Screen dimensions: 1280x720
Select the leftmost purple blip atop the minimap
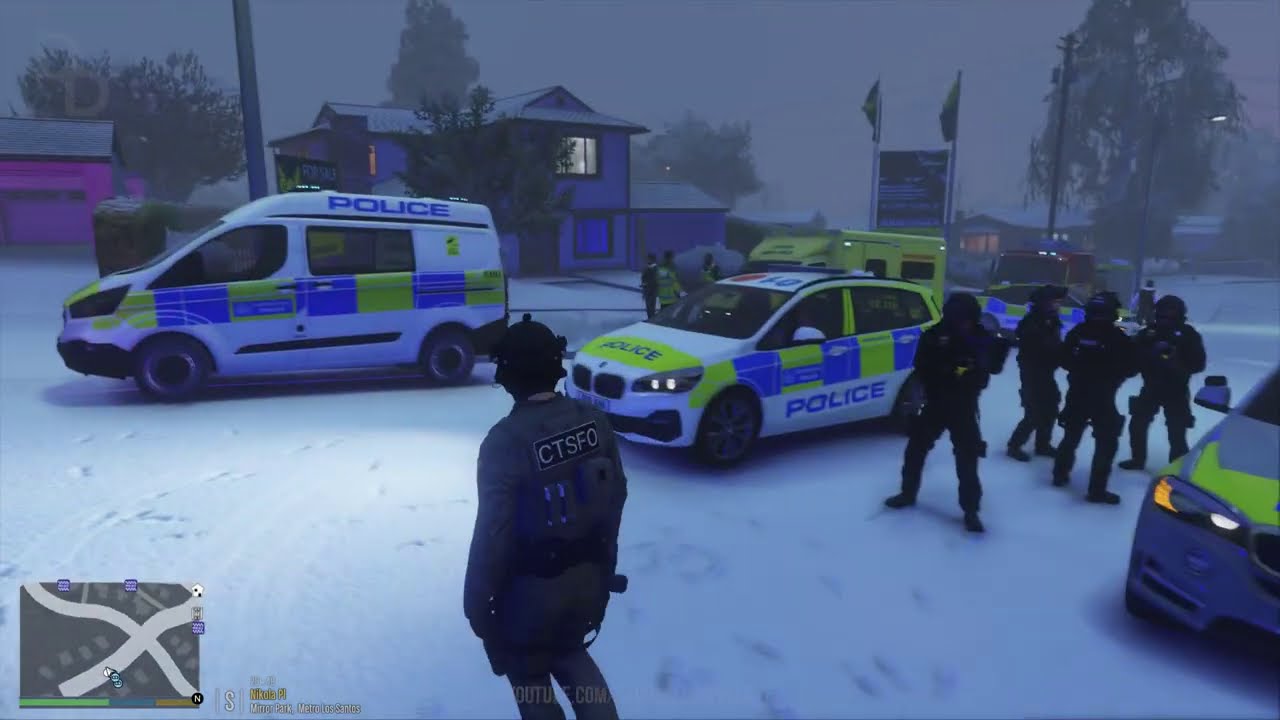[63, 584]
